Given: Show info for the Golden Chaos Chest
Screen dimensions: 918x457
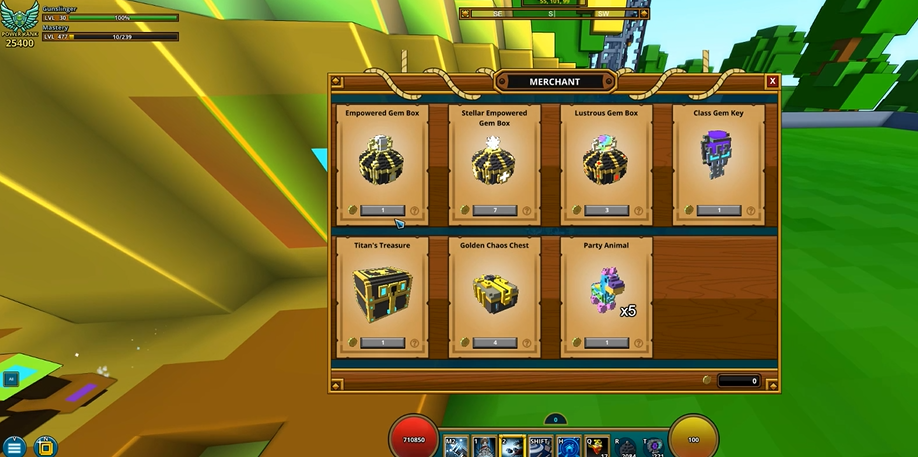Looking at the screenshot, I should point(527,343).
